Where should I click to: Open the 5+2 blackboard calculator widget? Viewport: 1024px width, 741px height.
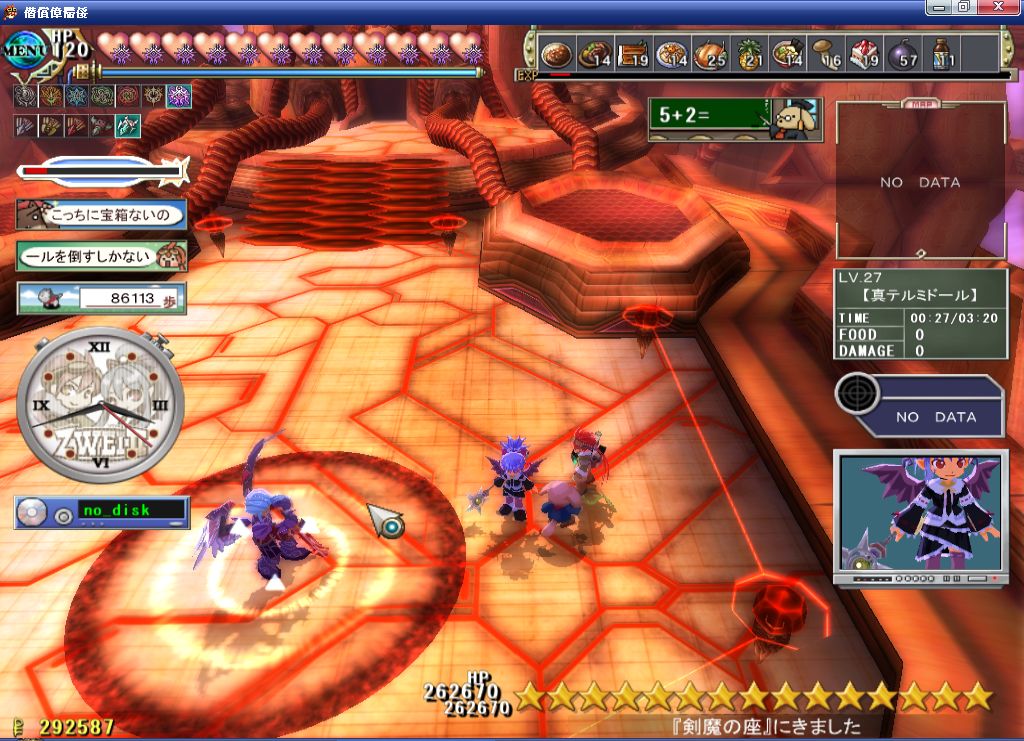tap(734, 119)
